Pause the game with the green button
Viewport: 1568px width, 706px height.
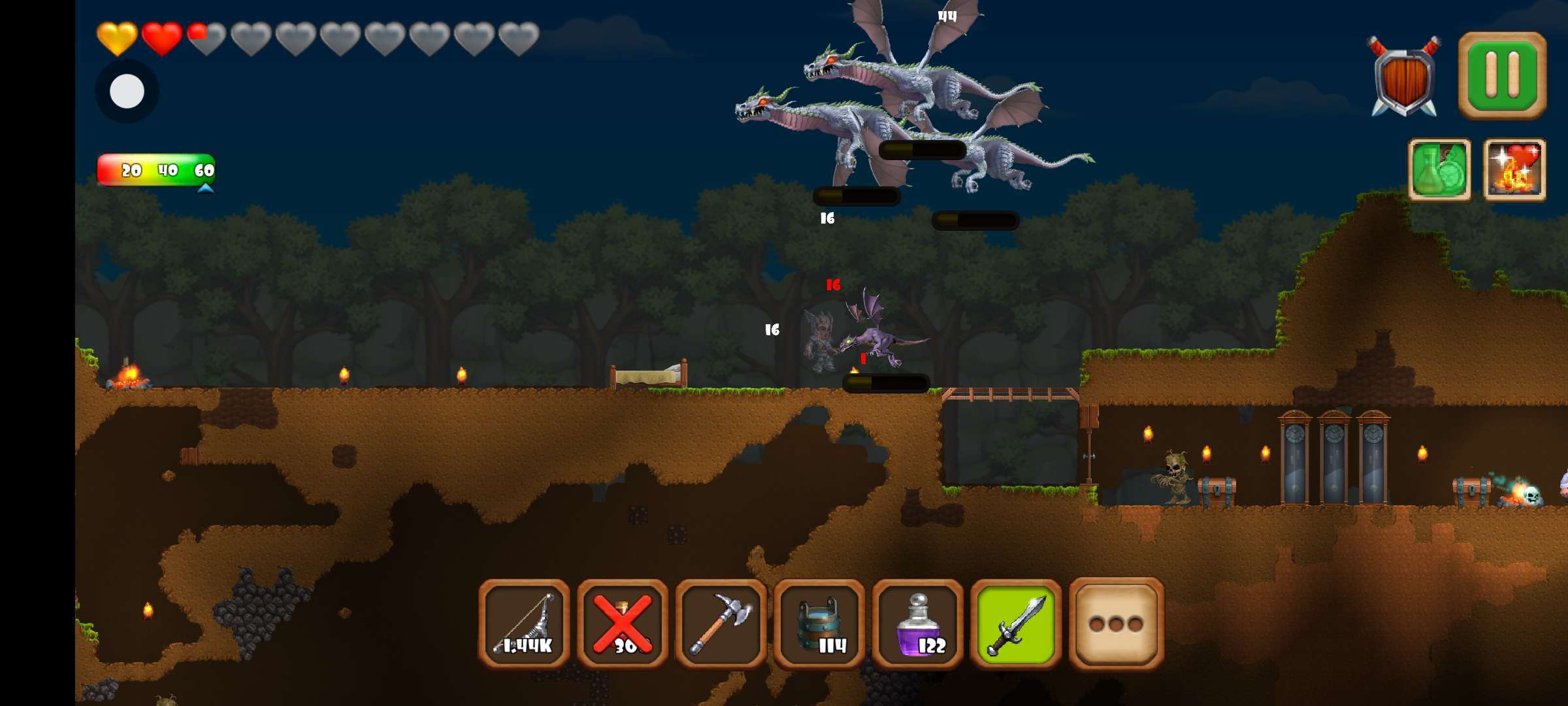1502,76
